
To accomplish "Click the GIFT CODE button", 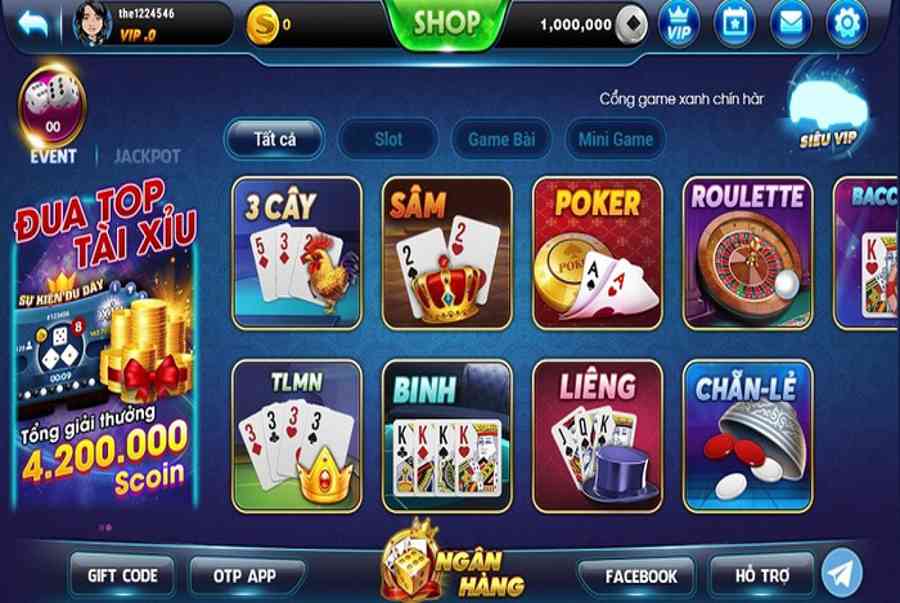I will (x=123, y=576).
